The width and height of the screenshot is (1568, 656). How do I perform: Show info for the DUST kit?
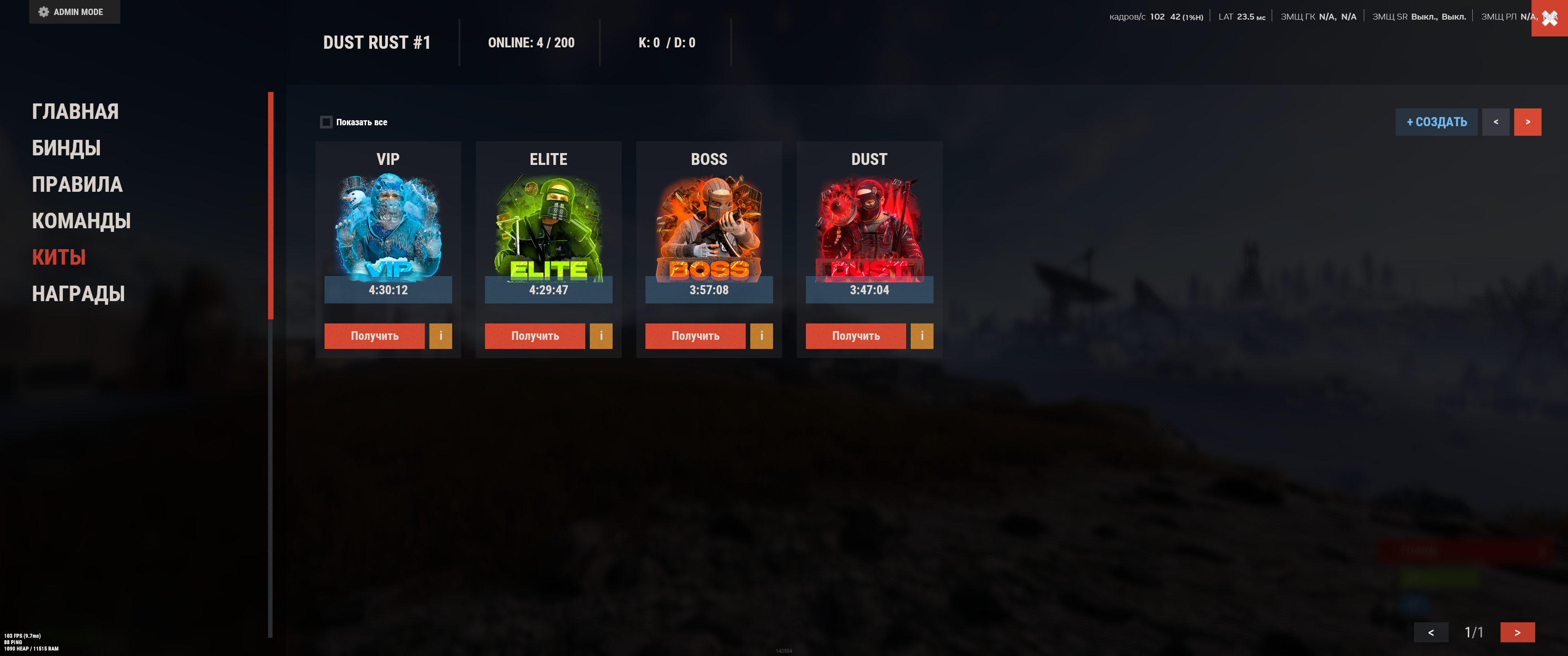(922, 336)
